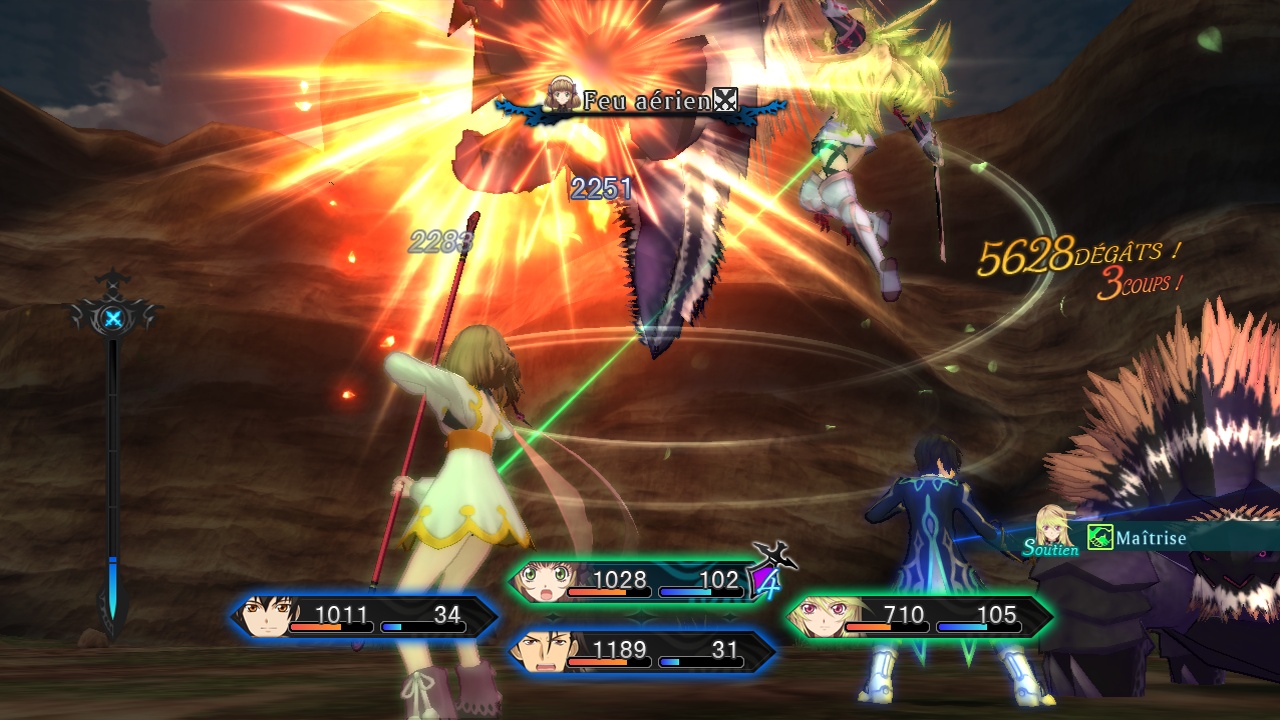Viewport: 1280px width, 720px height.
Task: Select the green-eyed girl's party status panel
Action: pos(638,582)
